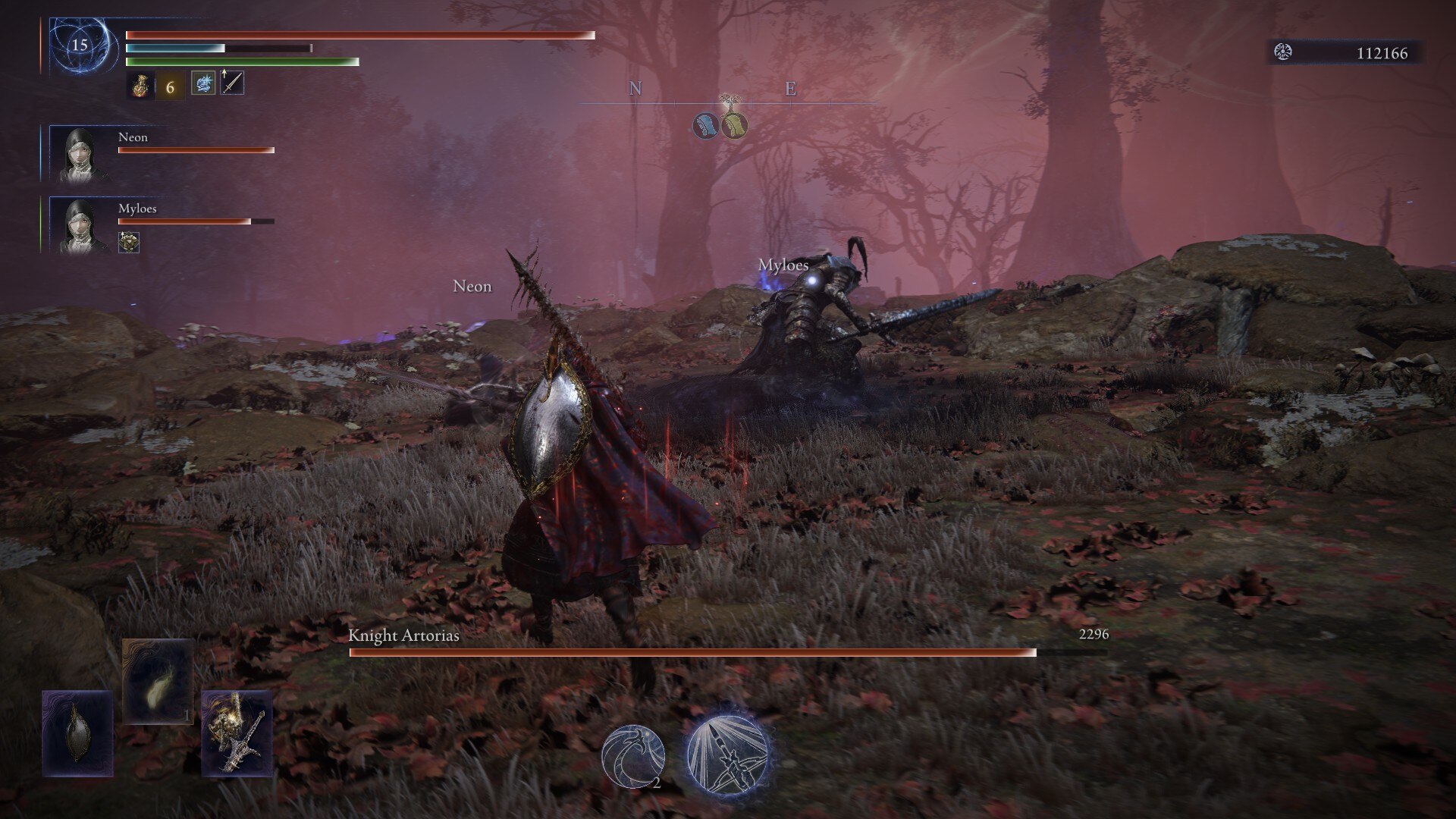The height and width of the screenshot is (819, 1456).
Task: Select Myloes' party portrait
Action: pyautogui.click(x=80, y=225)
